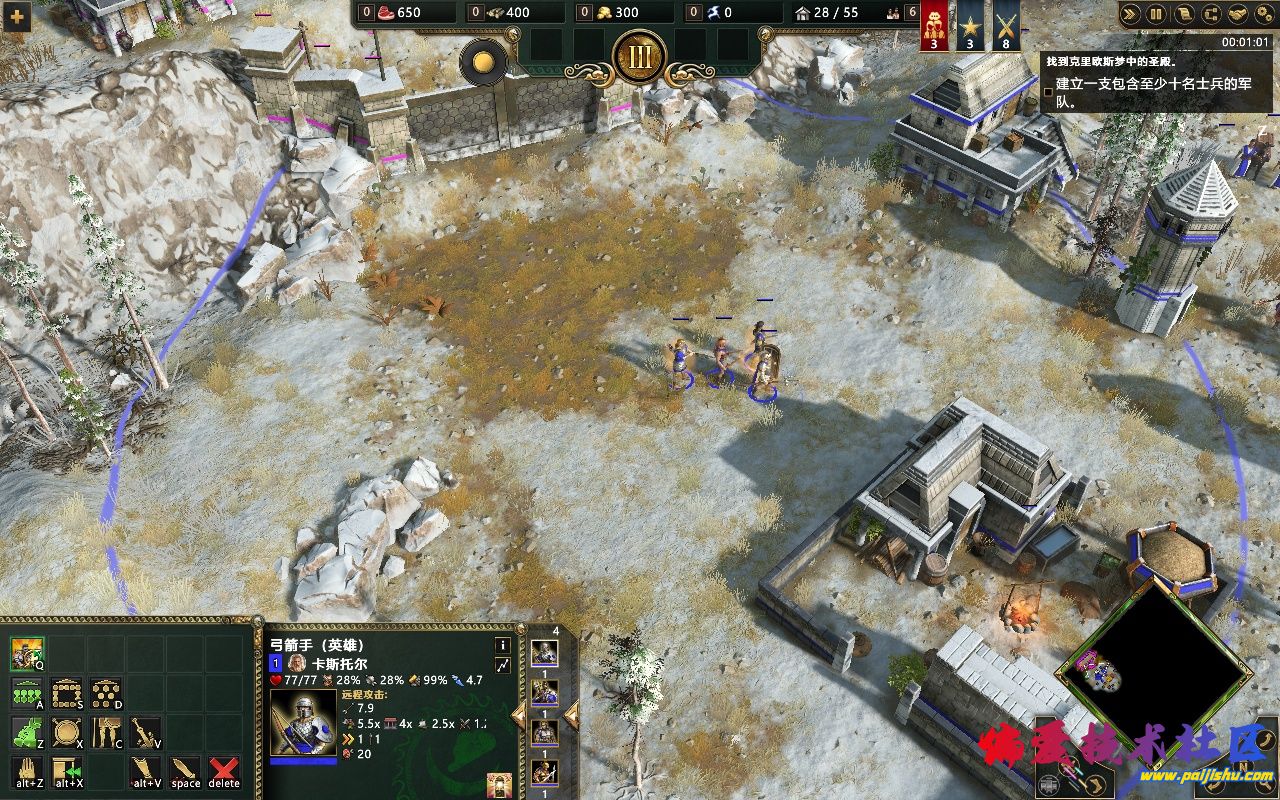
Task: Open the objectives scroll icon
Action: (x=1184, y=15)
